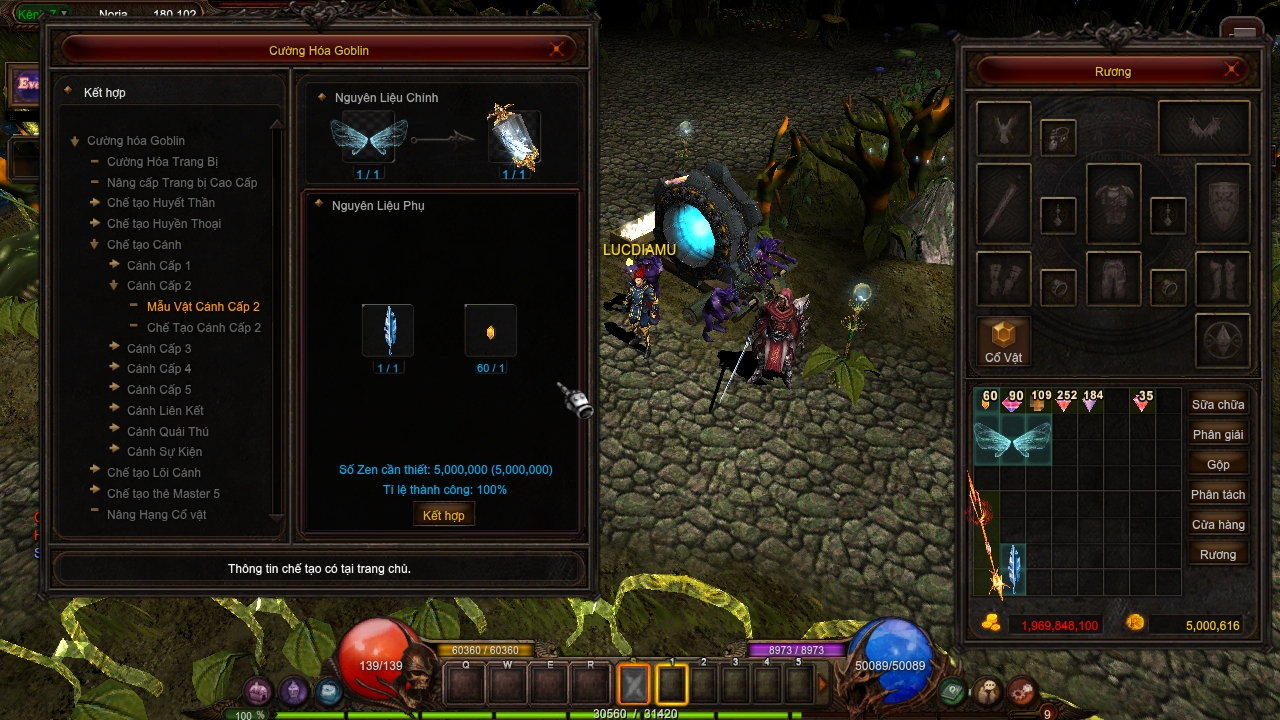Expand the Cánh Cấp 3 category

point(159,348)
